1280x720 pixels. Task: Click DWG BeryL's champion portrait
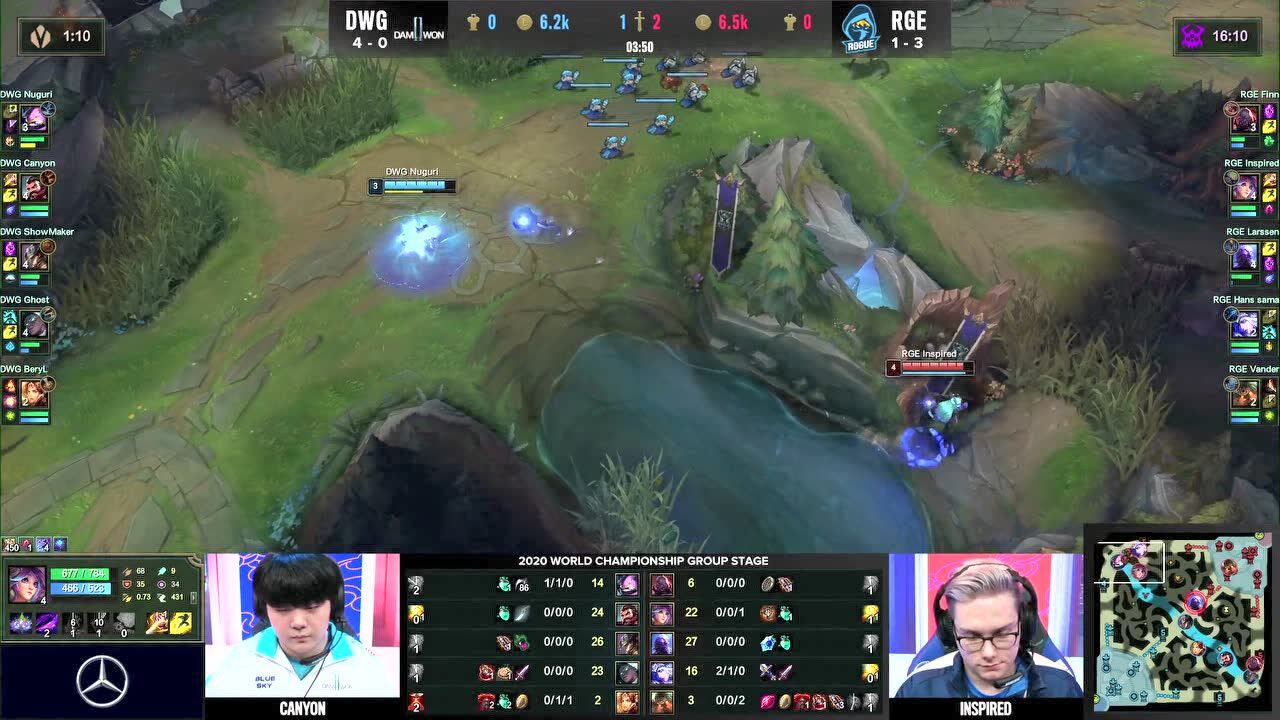(x=35, y=394)
